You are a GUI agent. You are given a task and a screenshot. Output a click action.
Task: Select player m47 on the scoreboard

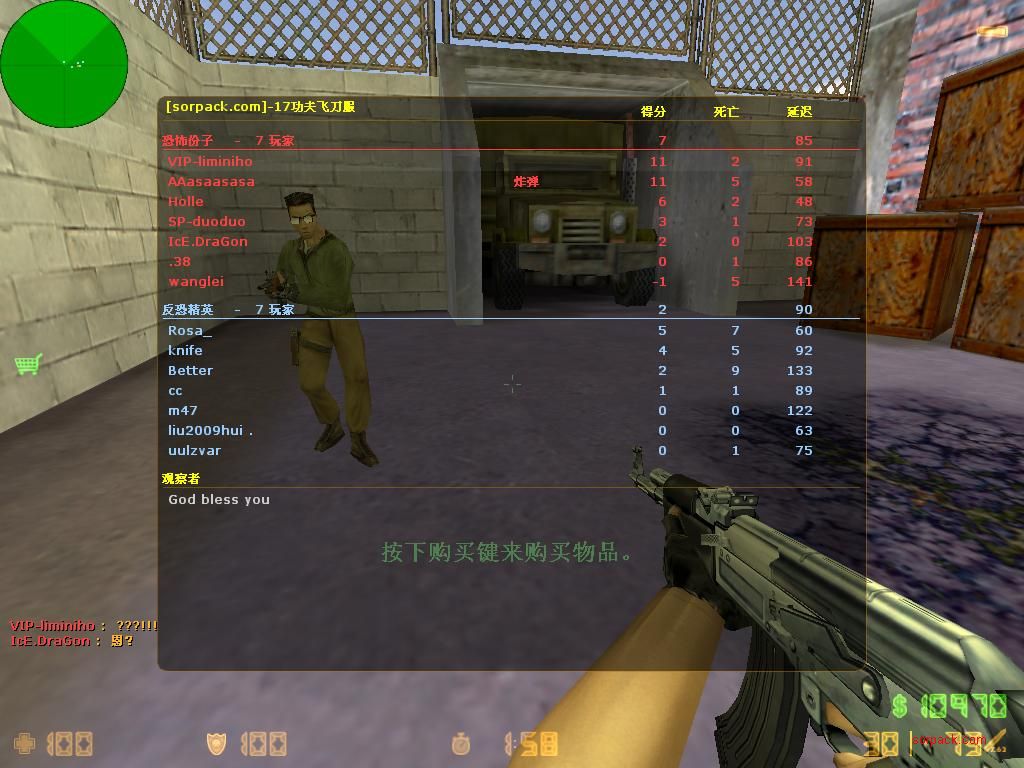pyautogui.click(x=183, y=410)
